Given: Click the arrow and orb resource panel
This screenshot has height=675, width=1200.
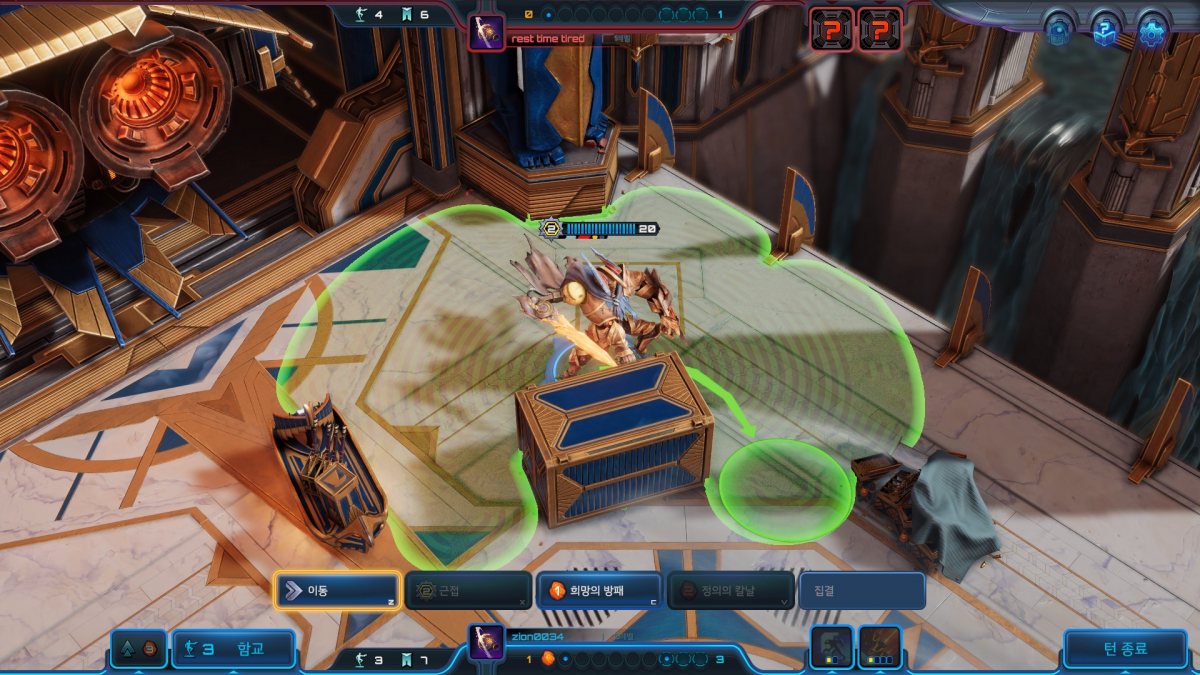Looking at the screenshot, I should click(139, 649).
